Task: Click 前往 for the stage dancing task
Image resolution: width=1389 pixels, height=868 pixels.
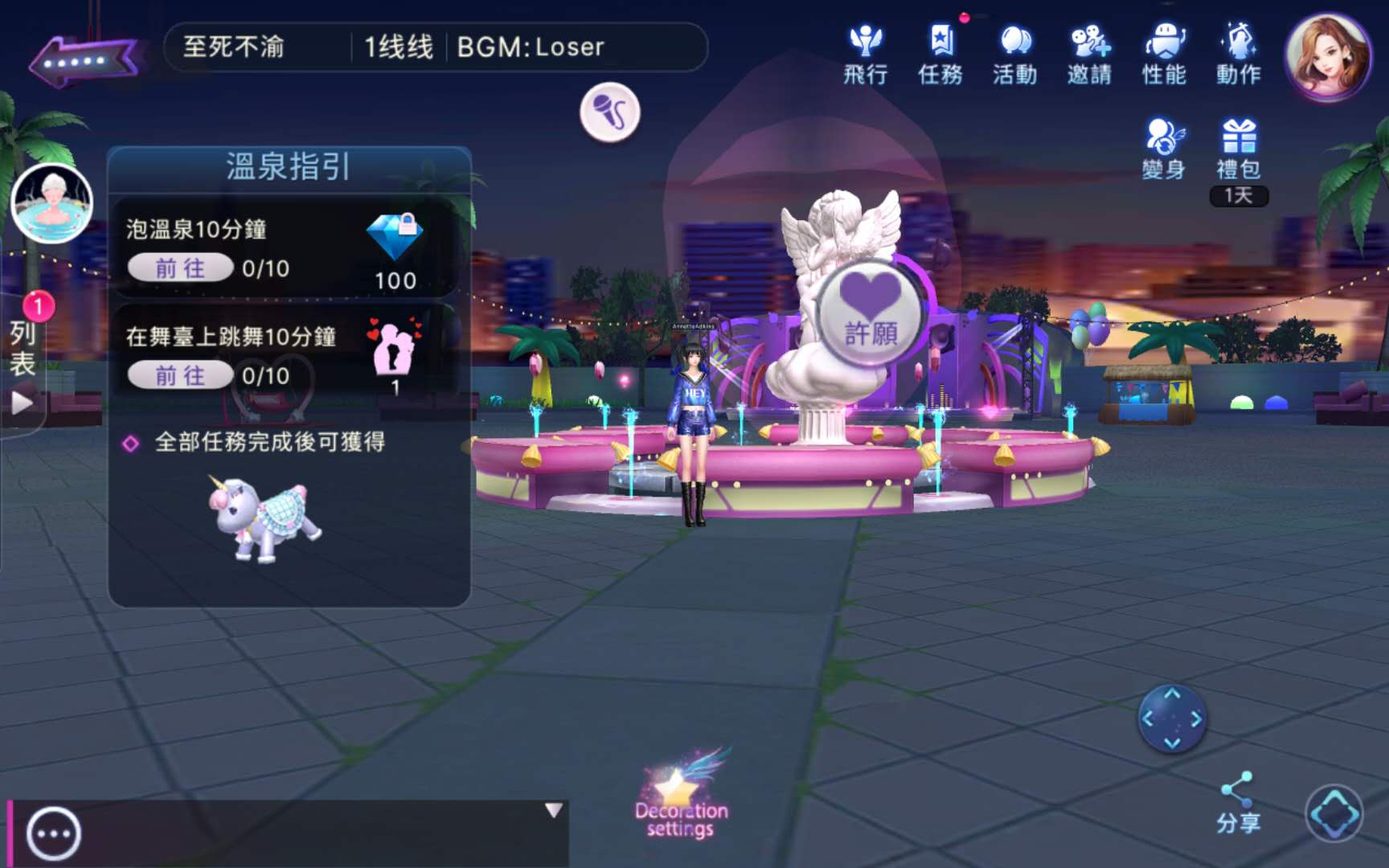Action: pyautogui.click(x=180, y=375)
